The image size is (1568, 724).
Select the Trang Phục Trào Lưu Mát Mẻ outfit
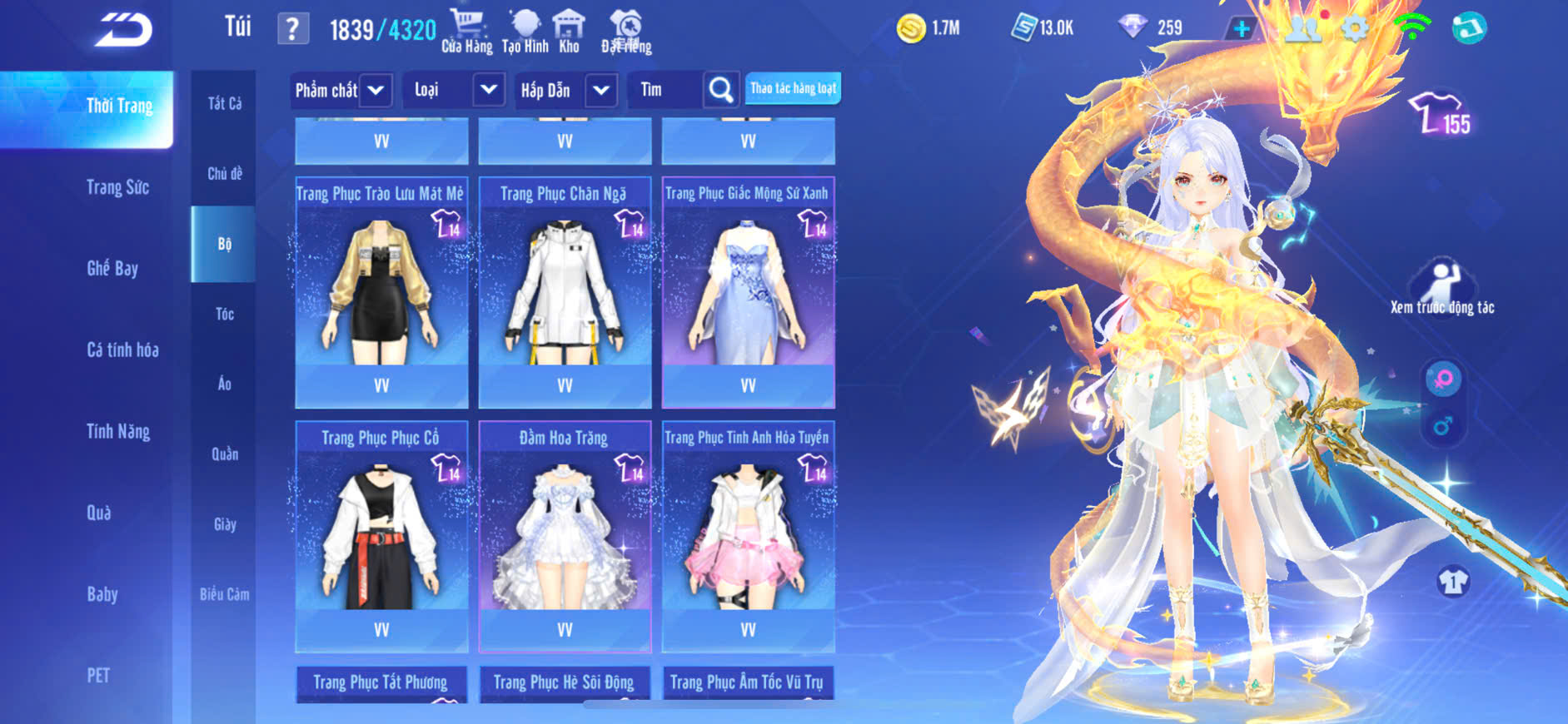[381, 291]
